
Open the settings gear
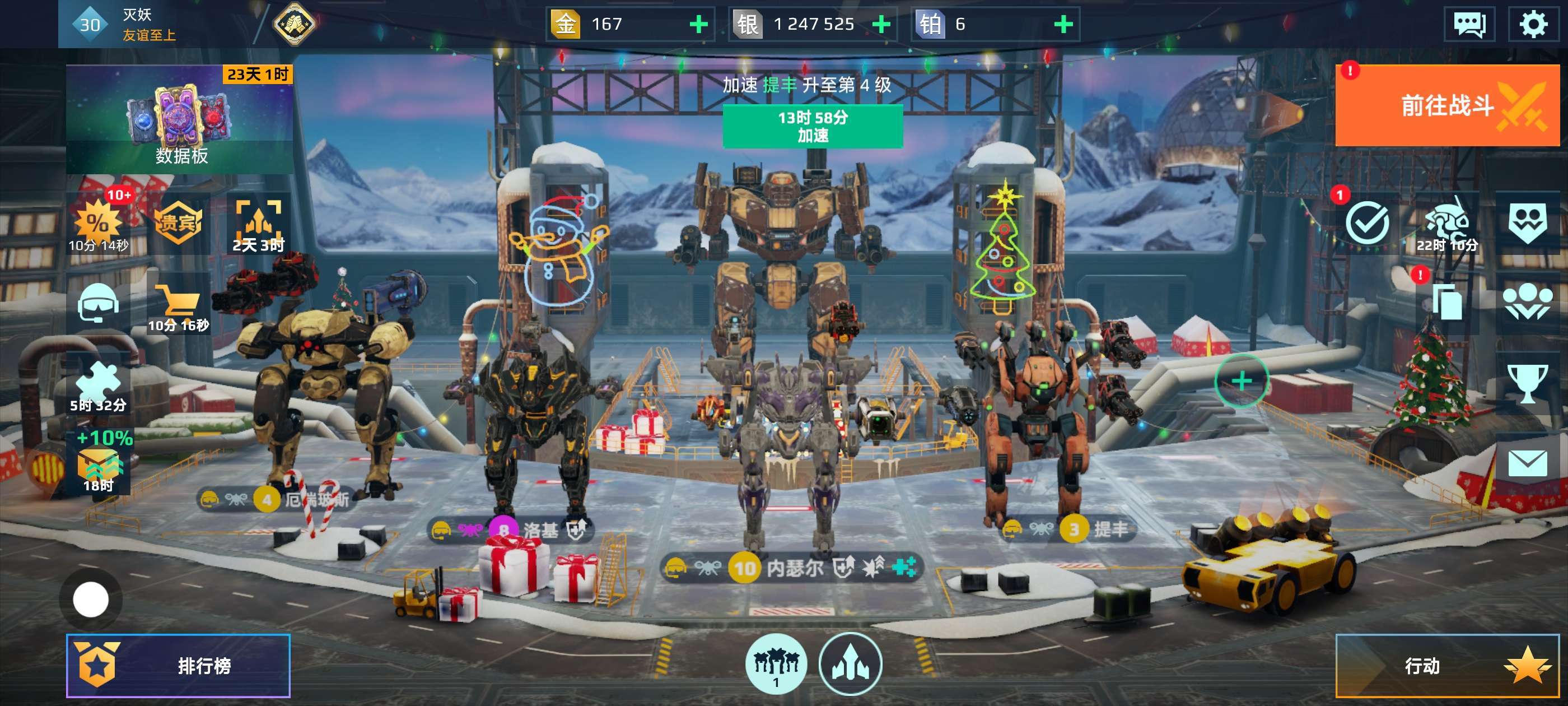tap(1532, 24)
